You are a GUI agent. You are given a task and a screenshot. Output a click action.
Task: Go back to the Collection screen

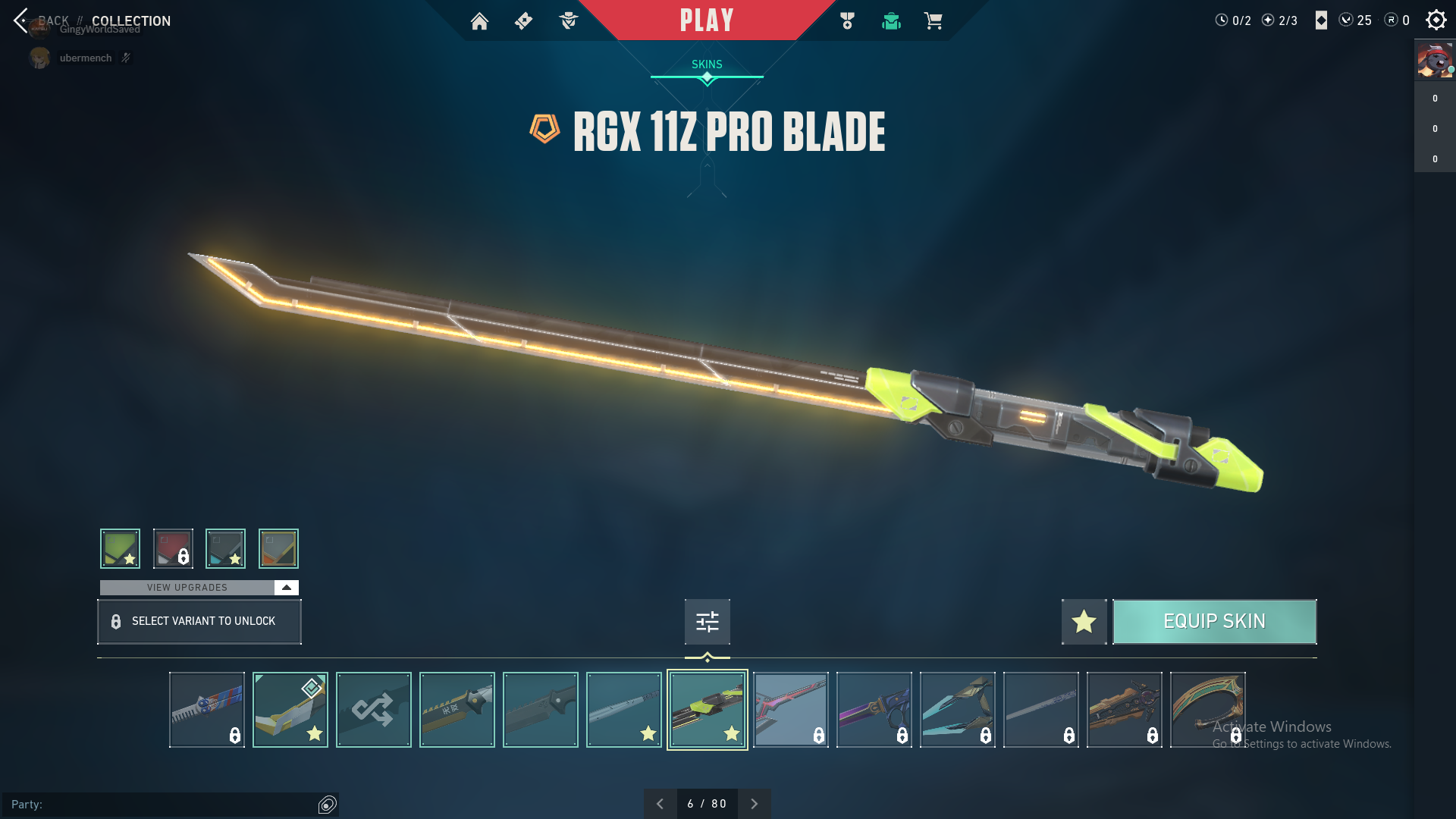point(21,20)
